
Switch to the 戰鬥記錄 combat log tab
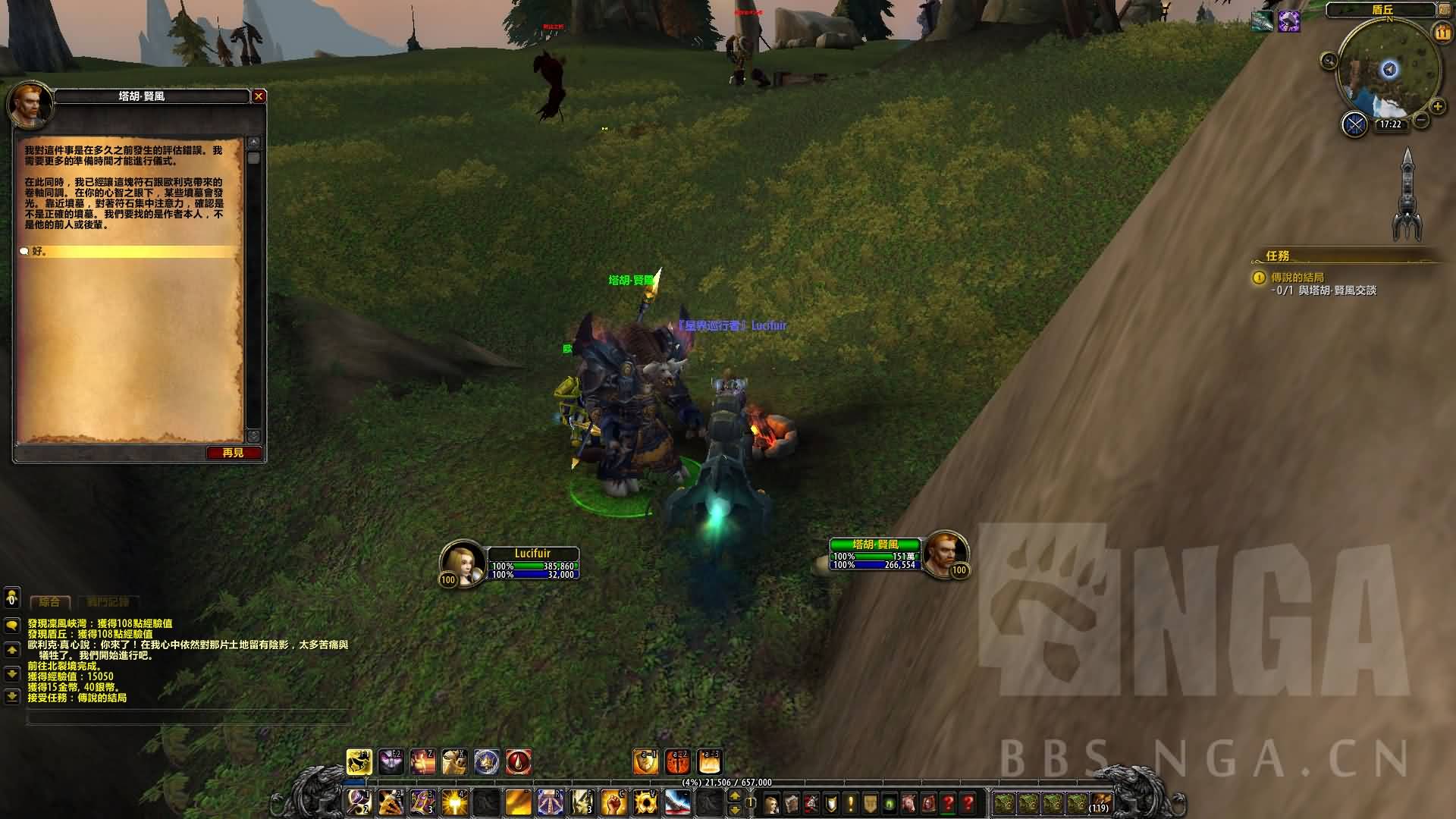pyautogui.click(x=108, y=602)
